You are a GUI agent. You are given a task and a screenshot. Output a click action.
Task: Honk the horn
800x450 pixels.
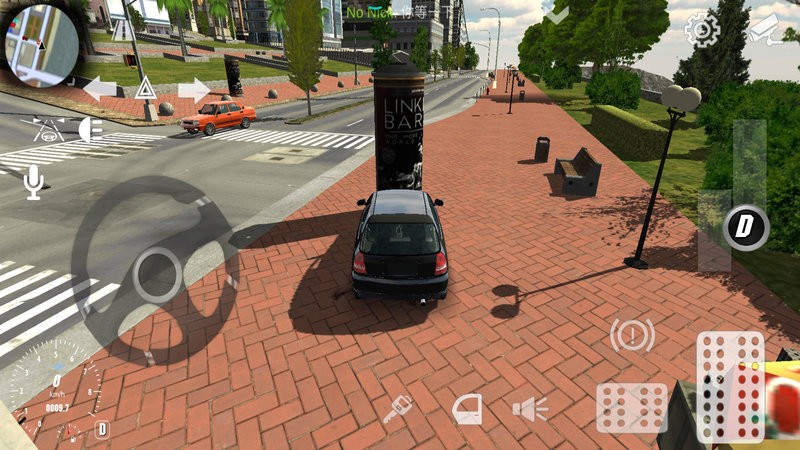click(530, 408)
